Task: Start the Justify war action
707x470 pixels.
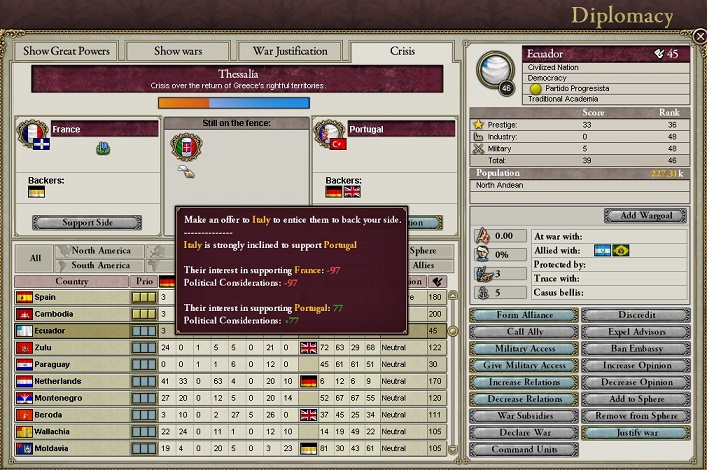Action: pos(636,433)
